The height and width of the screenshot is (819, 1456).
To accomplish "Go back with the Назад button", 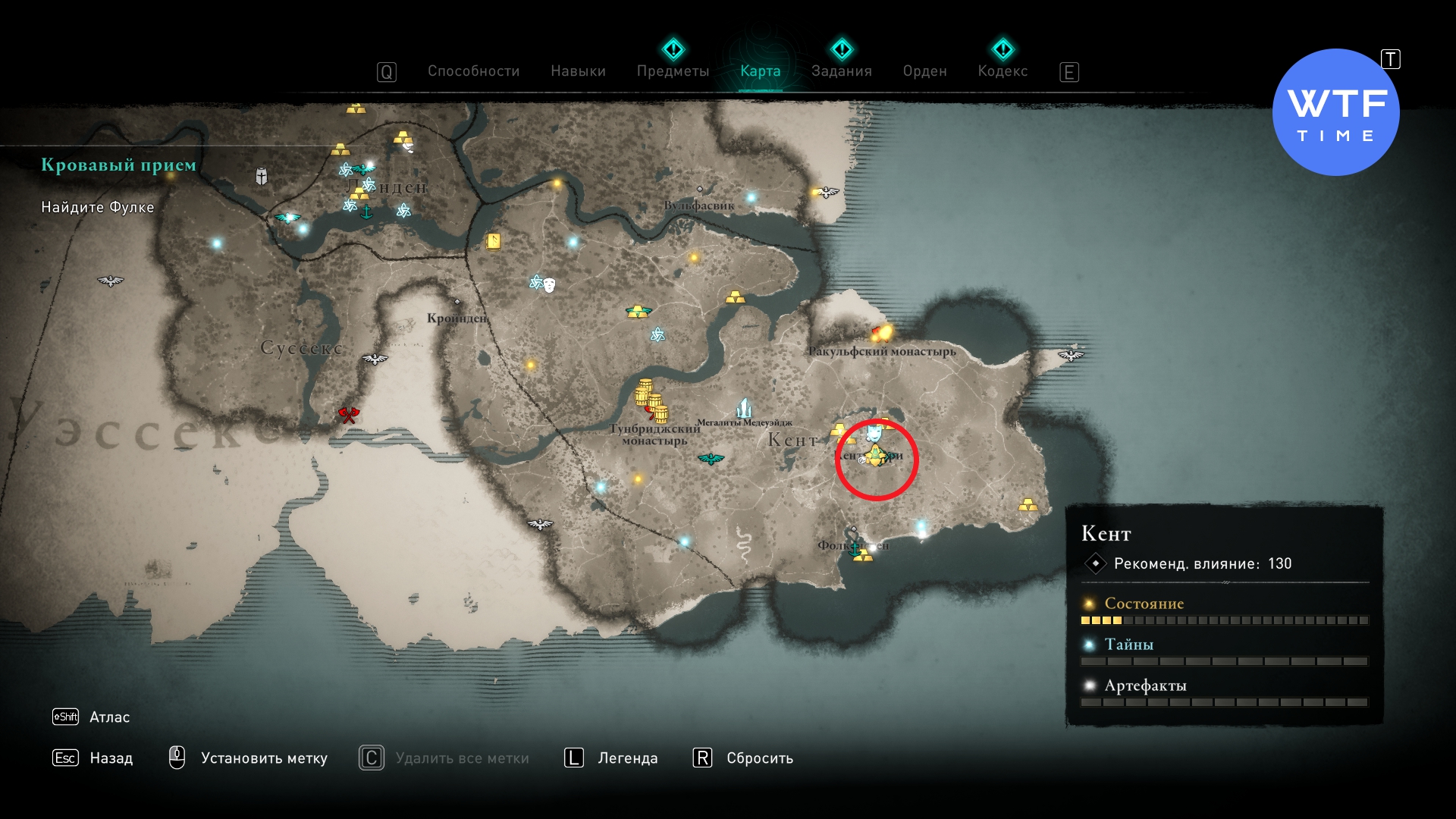I will pyautogui.click(x=111, y=758).
